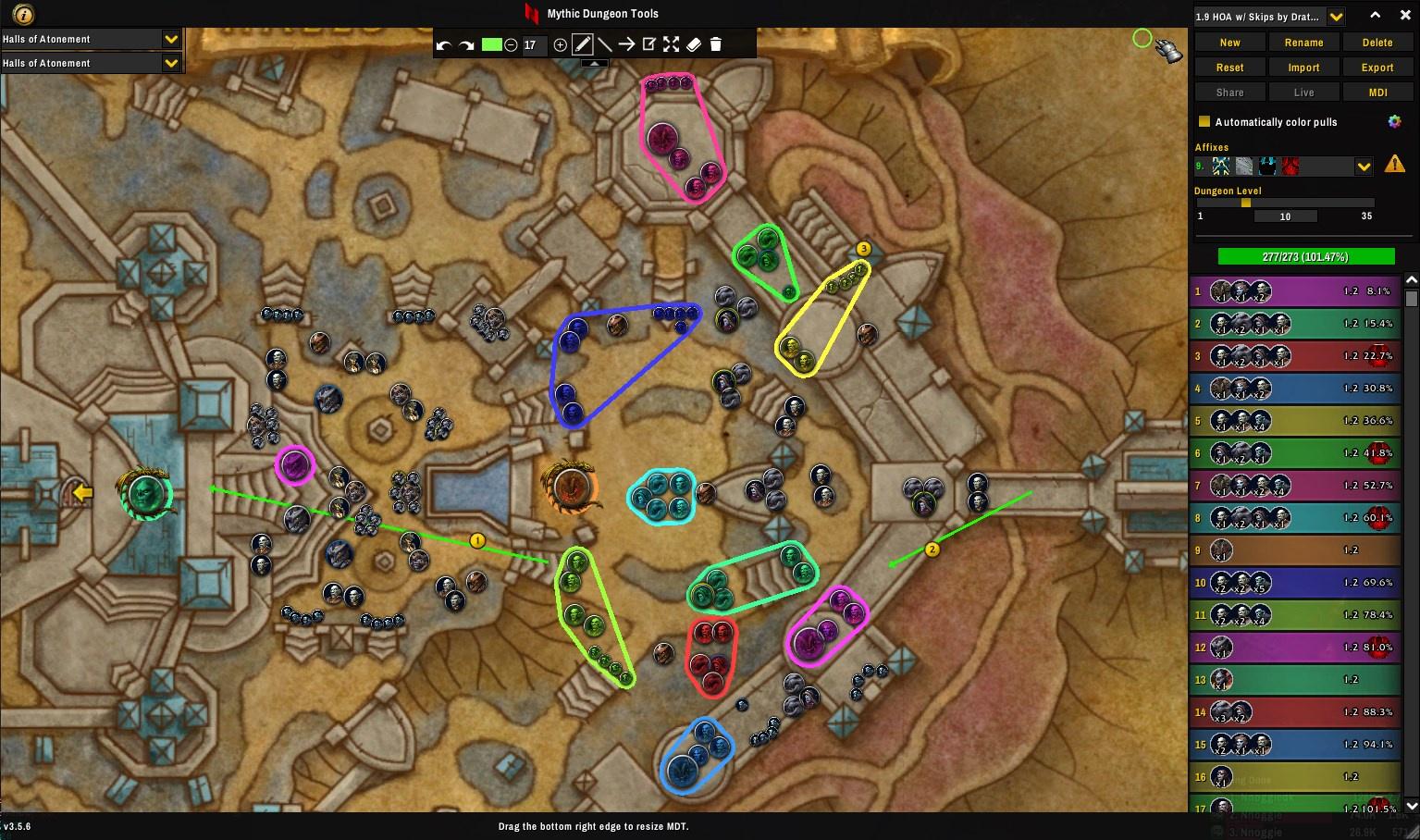1420x840 pixels.
Task: Rename the current route preset
Action: 1303,43
